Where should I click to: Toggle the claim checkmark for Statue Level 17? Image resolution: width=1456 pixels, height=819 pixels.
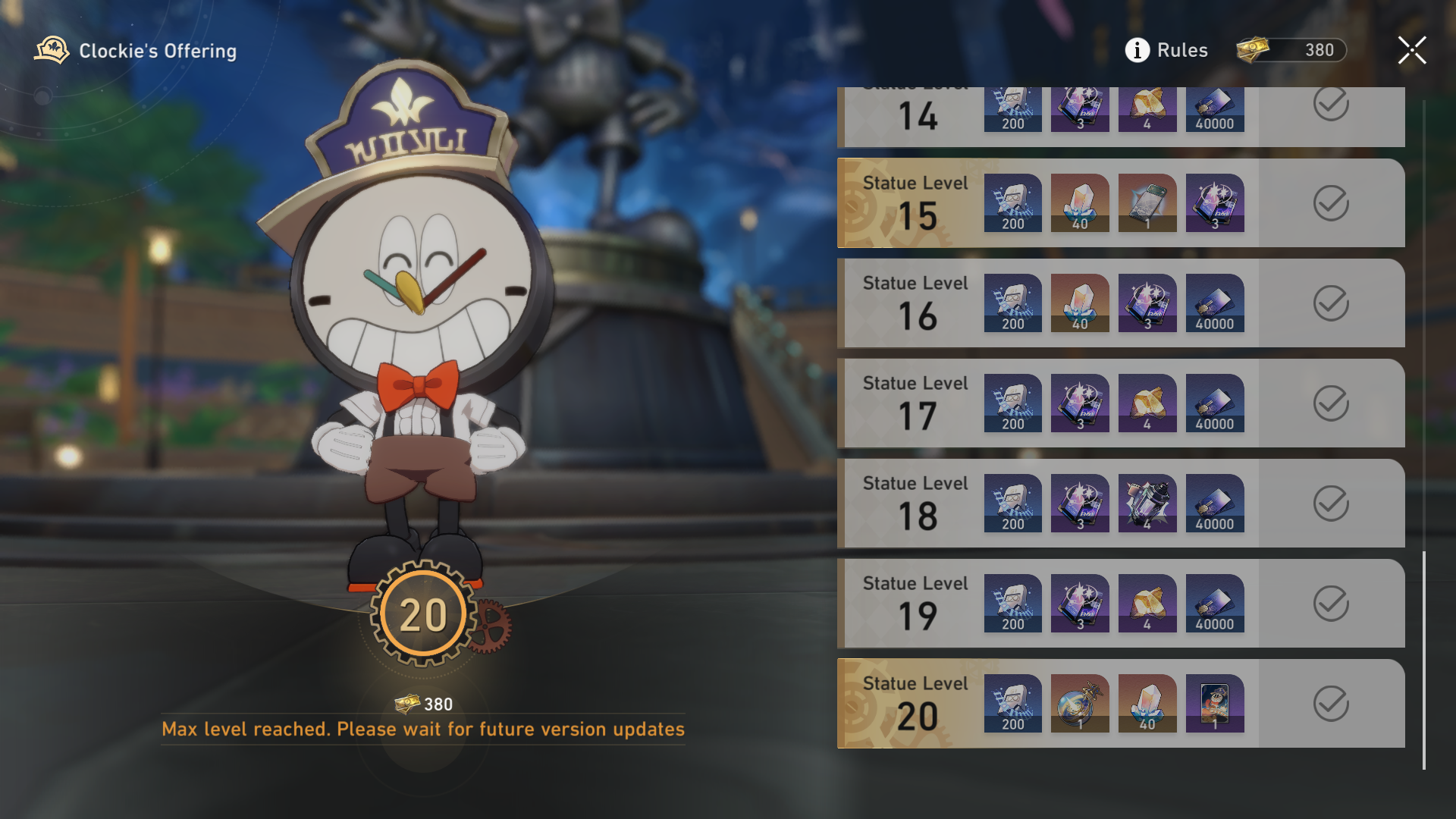[1329, 403]
